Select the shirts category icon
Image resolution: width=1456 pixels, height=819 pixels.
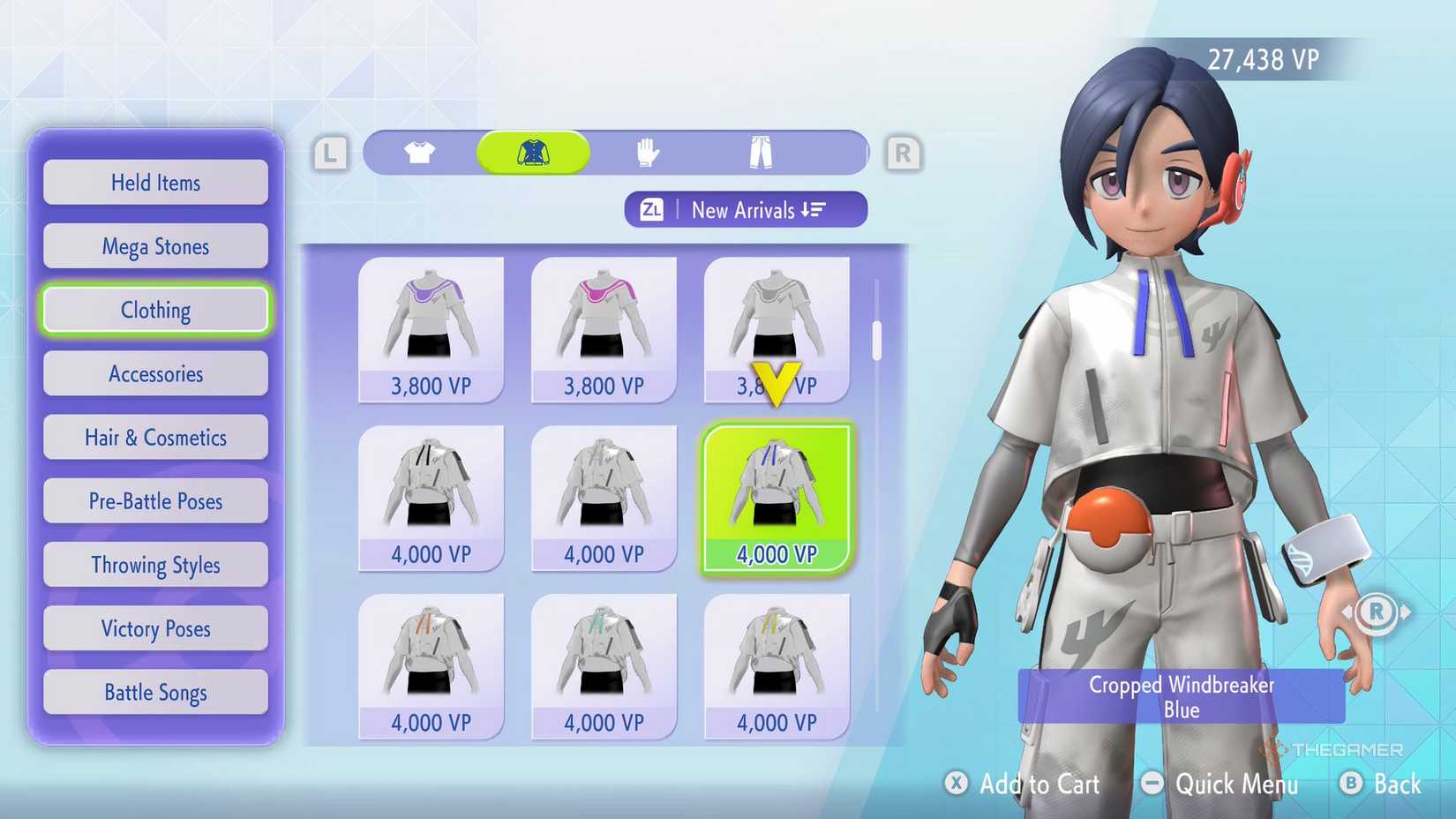point(419,151)
